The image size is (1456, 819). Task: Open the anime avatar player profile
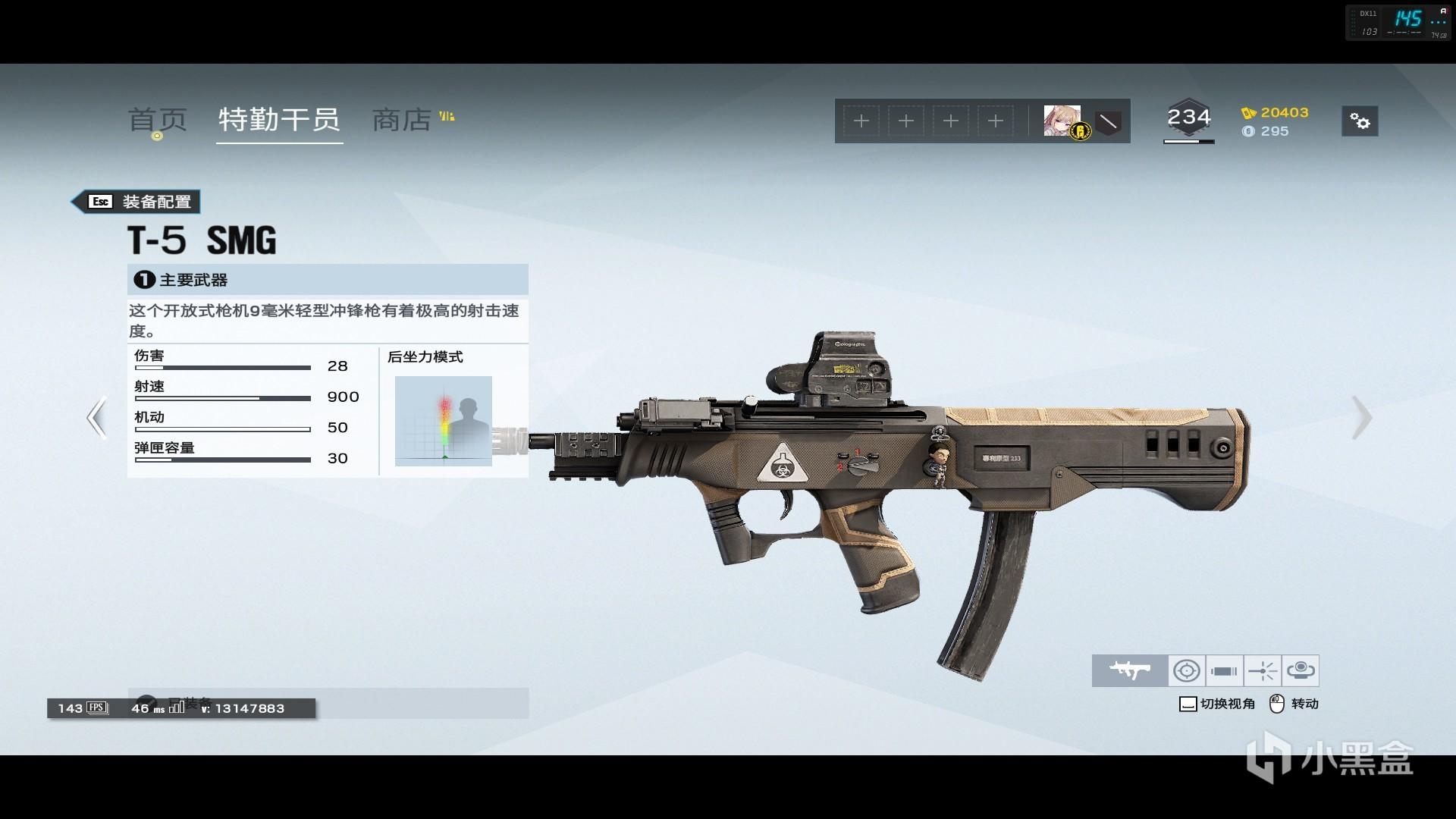point(1061,121)
